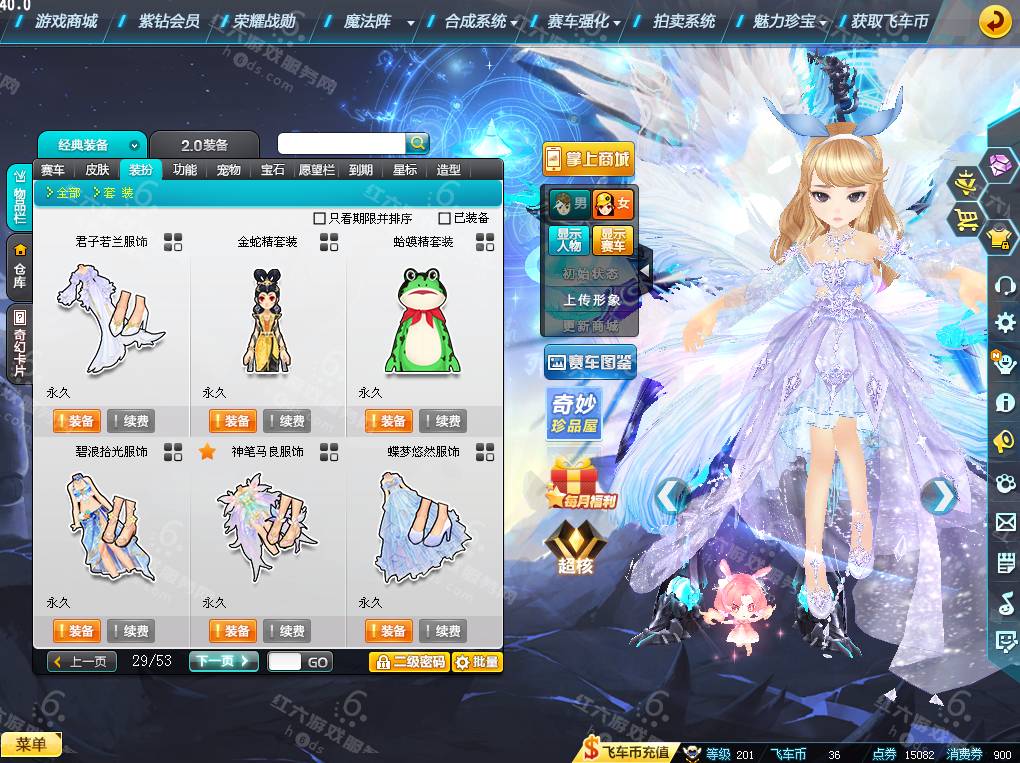Click the magnifier search button
This screenshot has width=1020, height=763.
point(418,143)
